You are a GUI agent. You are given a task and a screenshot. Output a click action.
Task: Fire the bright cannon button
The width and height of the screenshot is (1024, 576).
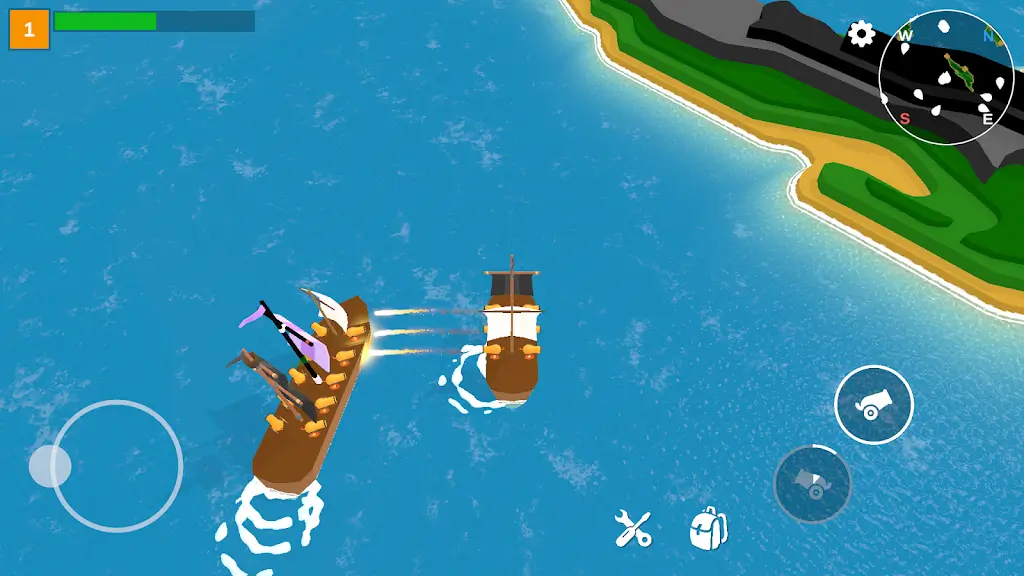click(873, 404)
